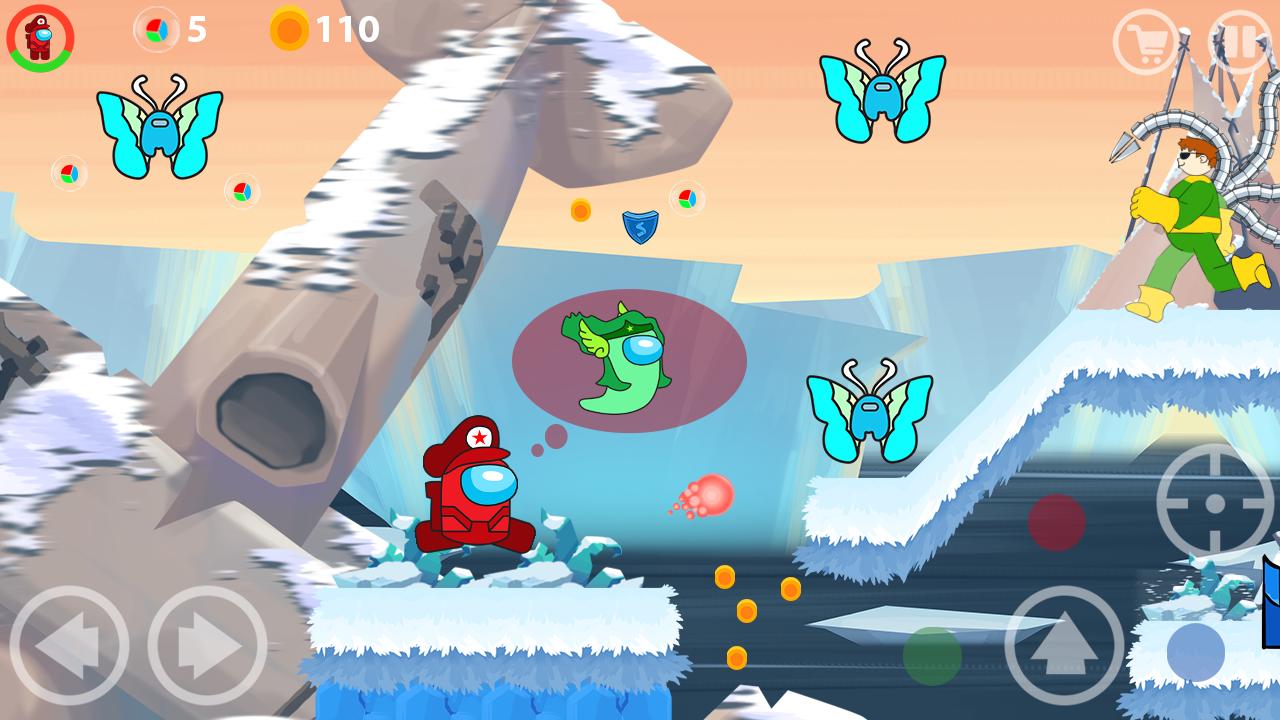Click the health ring around the avatar
Image resolution: width=1280 pixels, height=720 pixels.
pos(37,8)
